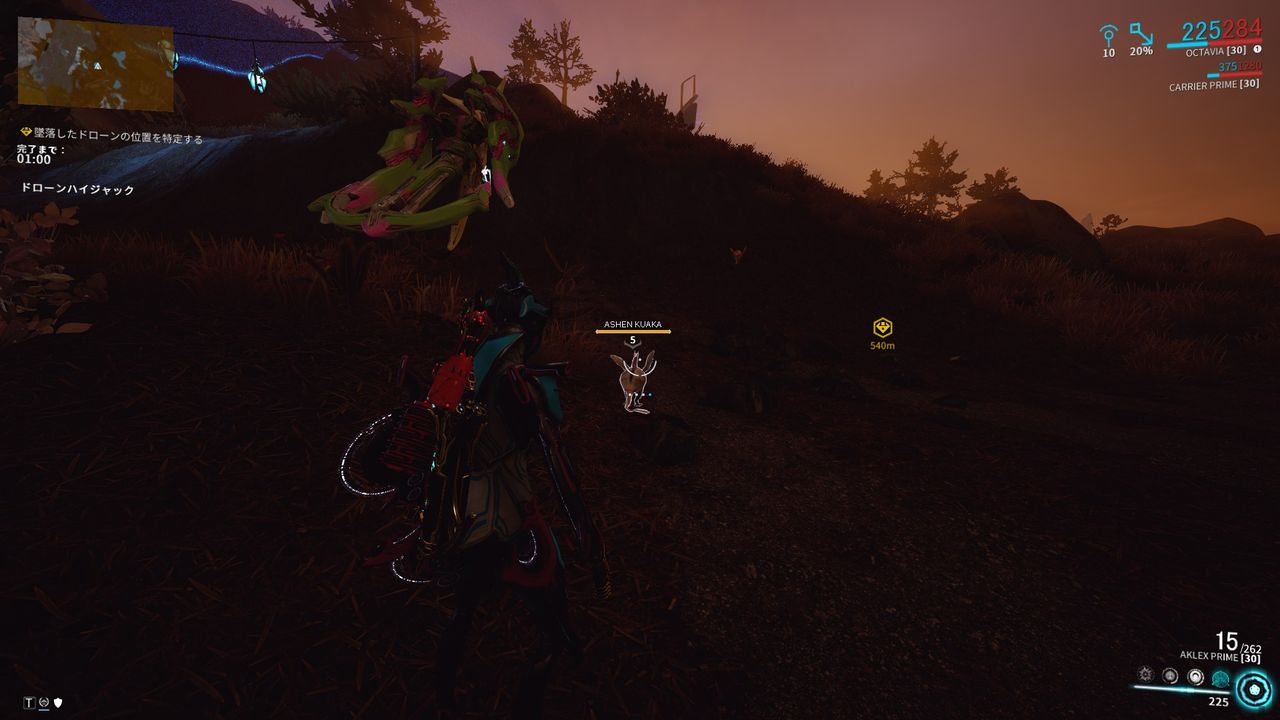Toggle the circled 1 indicator next to OCTAVIA

click(1257, 48)
